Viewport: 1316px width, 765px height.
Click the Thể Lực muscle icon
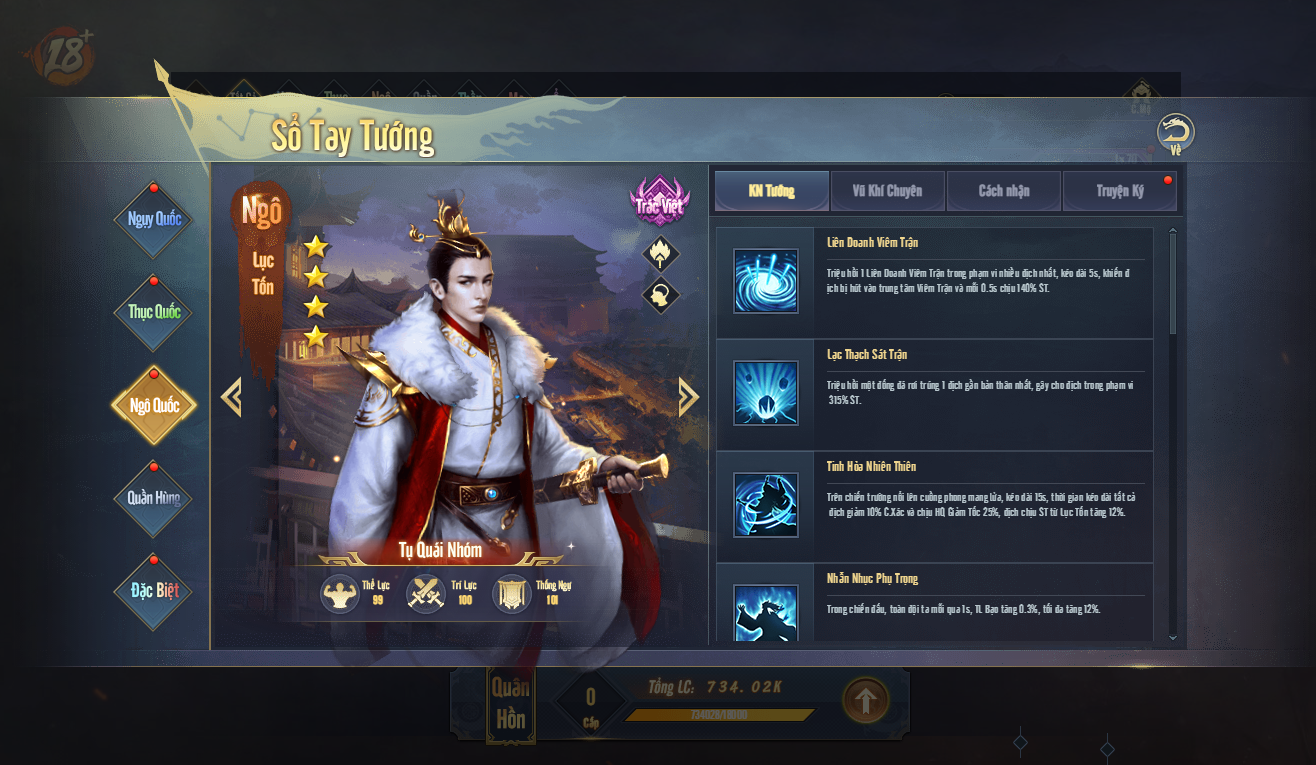[x=340, y=594]
